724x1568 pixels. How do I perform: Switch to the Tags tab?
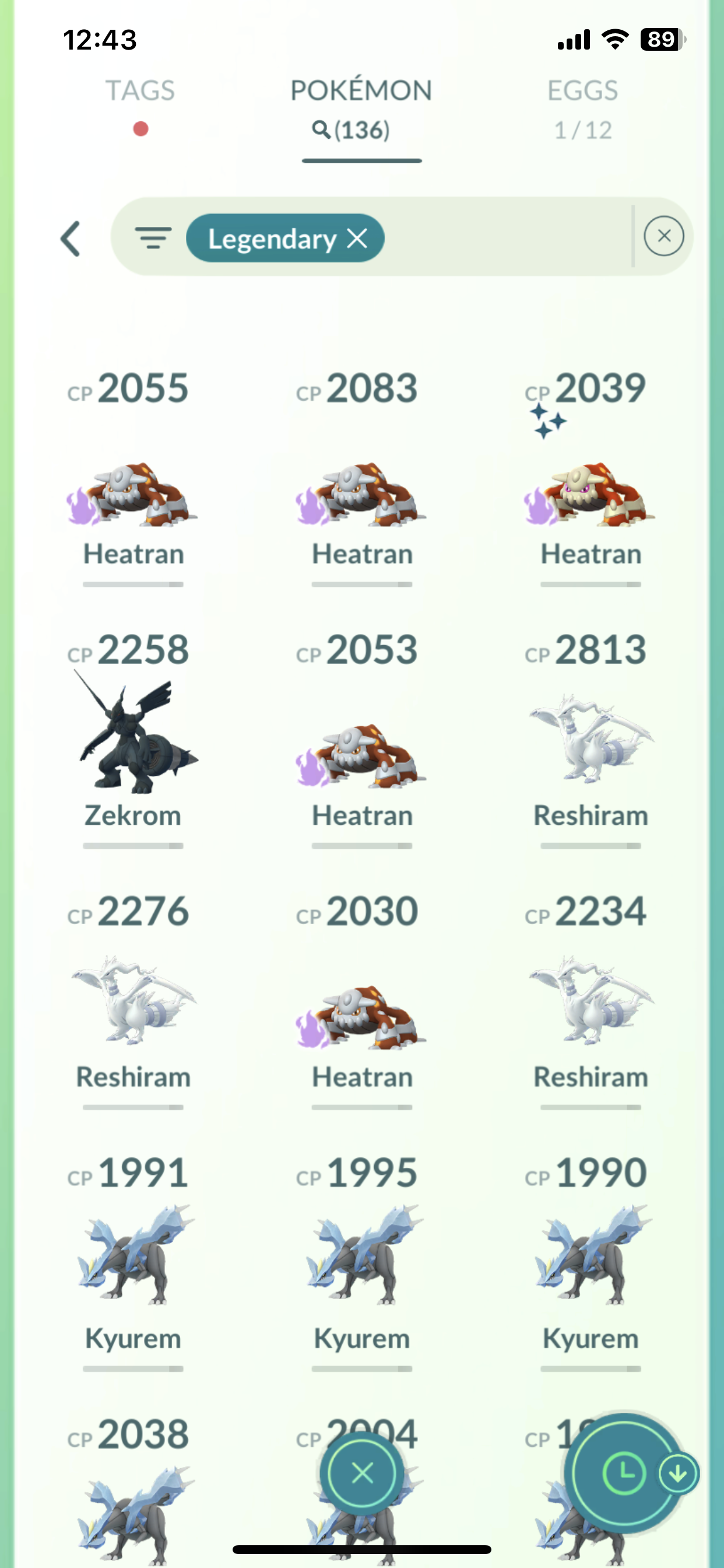[x=140, y=92]
